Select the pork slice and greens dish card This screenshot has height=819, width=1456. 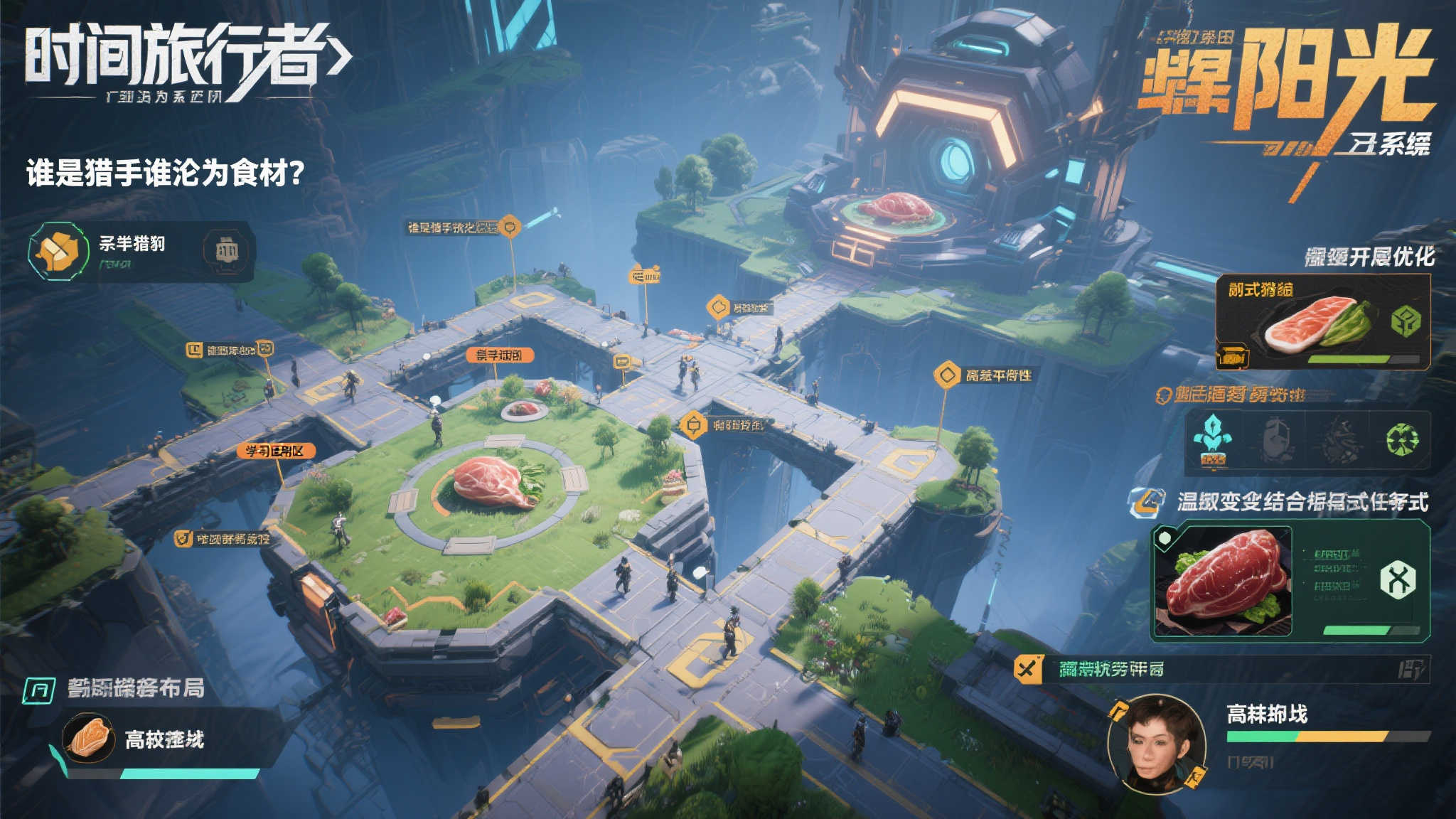click(1322, 321)
